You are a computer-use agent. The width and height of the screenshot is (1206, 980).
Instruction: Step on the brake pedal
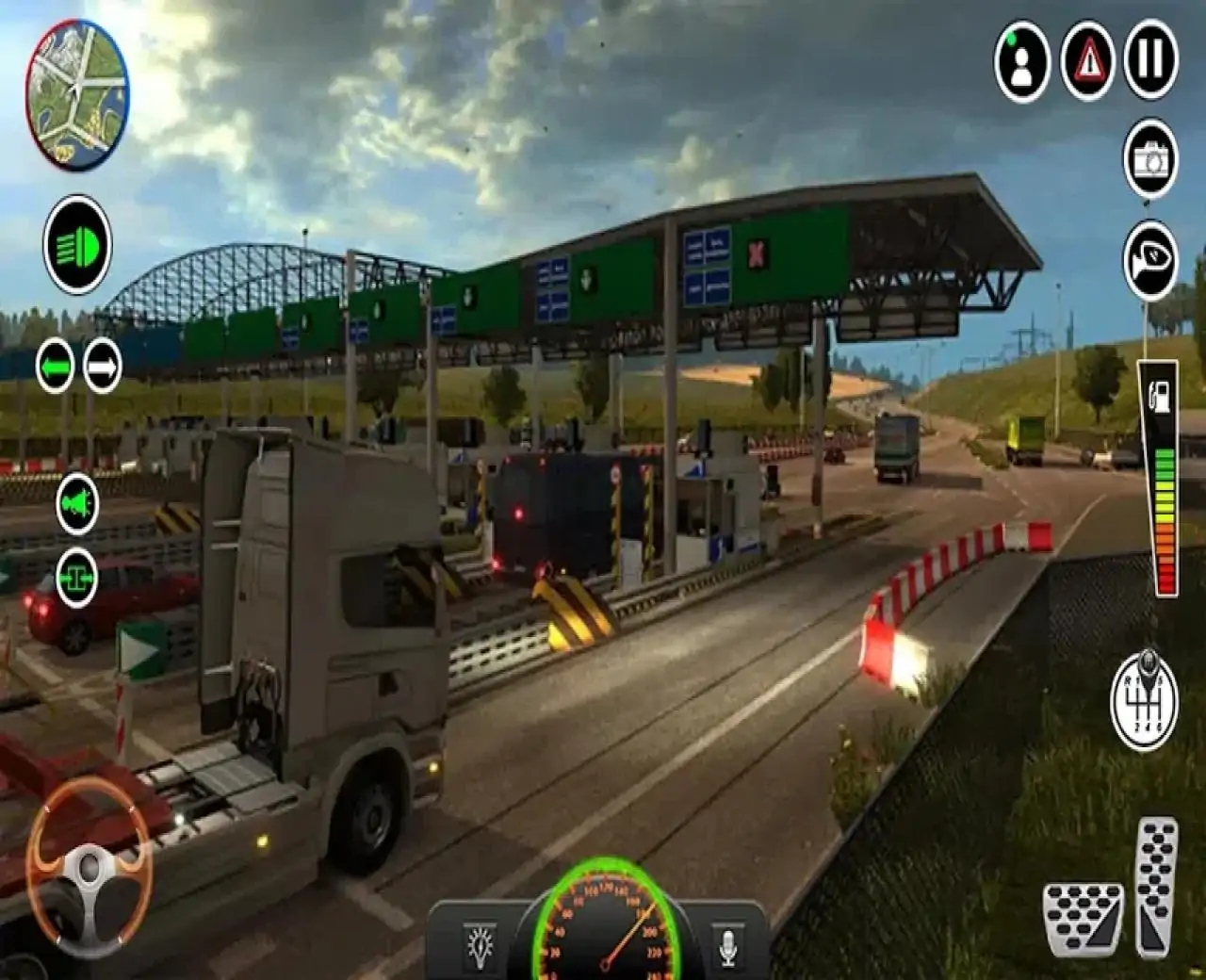point(1084,919)
